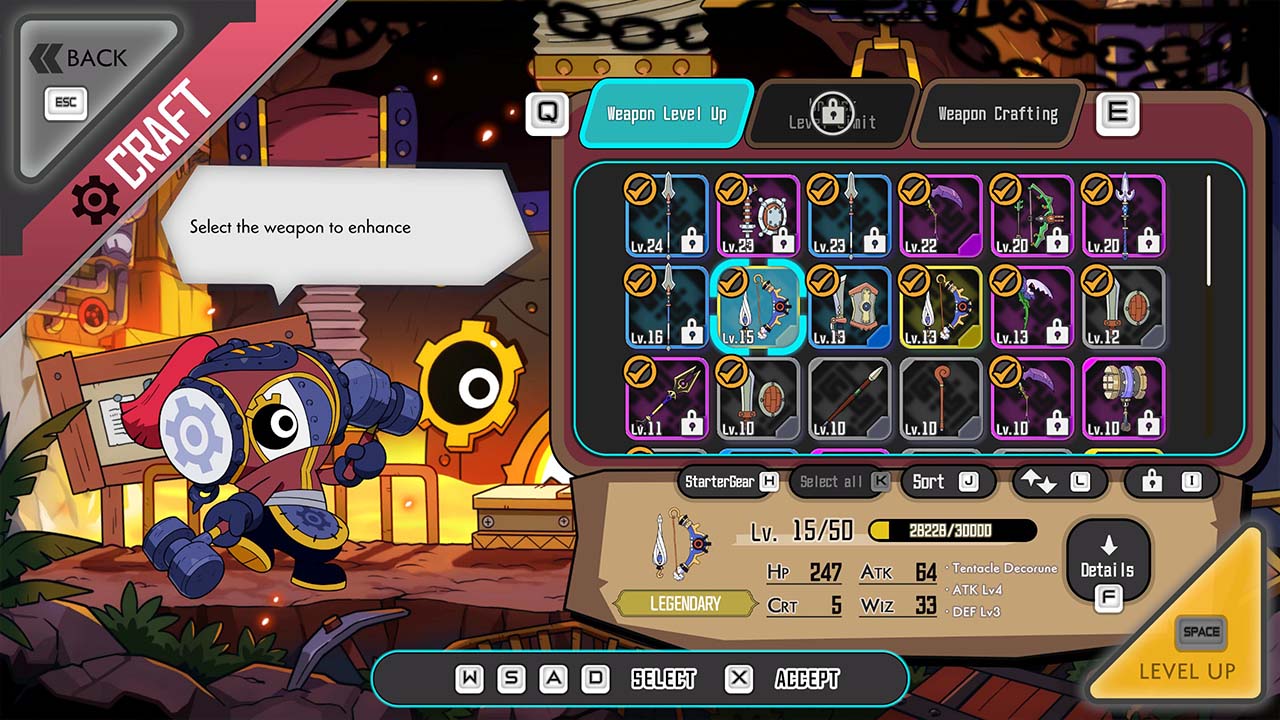Toggle the padlock lock button
The width and height of the screenshot is (1280, 720).
coord(1170,482)
